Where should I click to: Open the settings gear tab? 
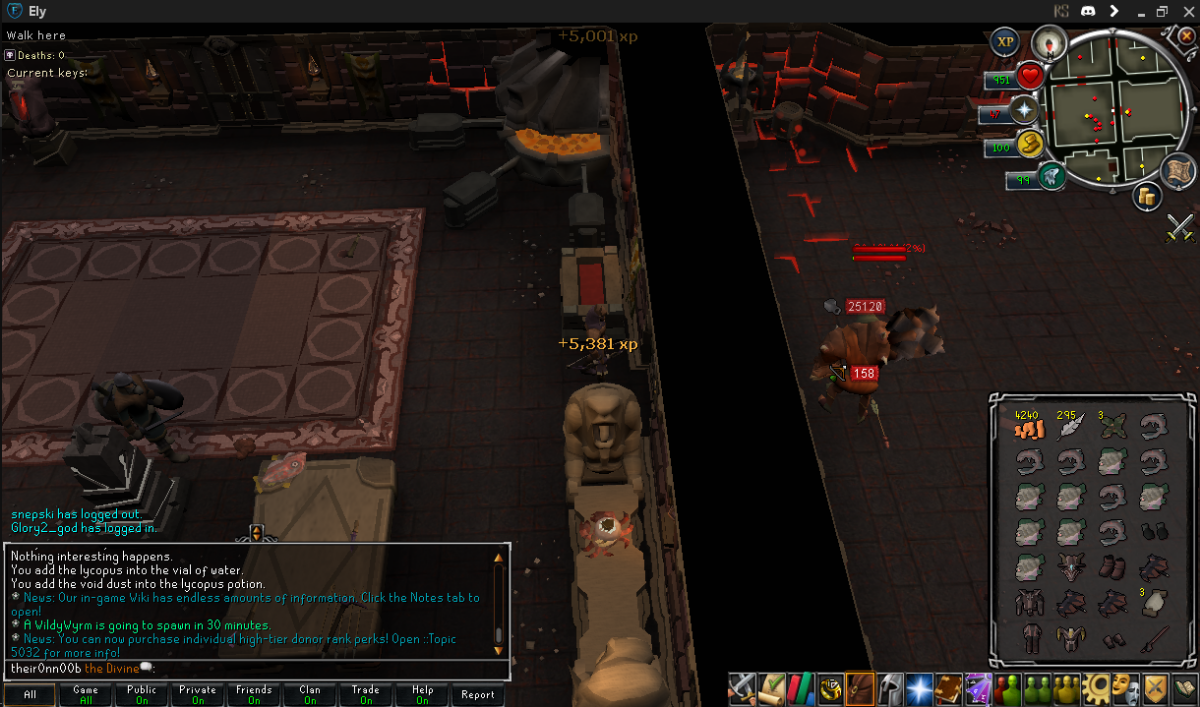point(1096,687)
